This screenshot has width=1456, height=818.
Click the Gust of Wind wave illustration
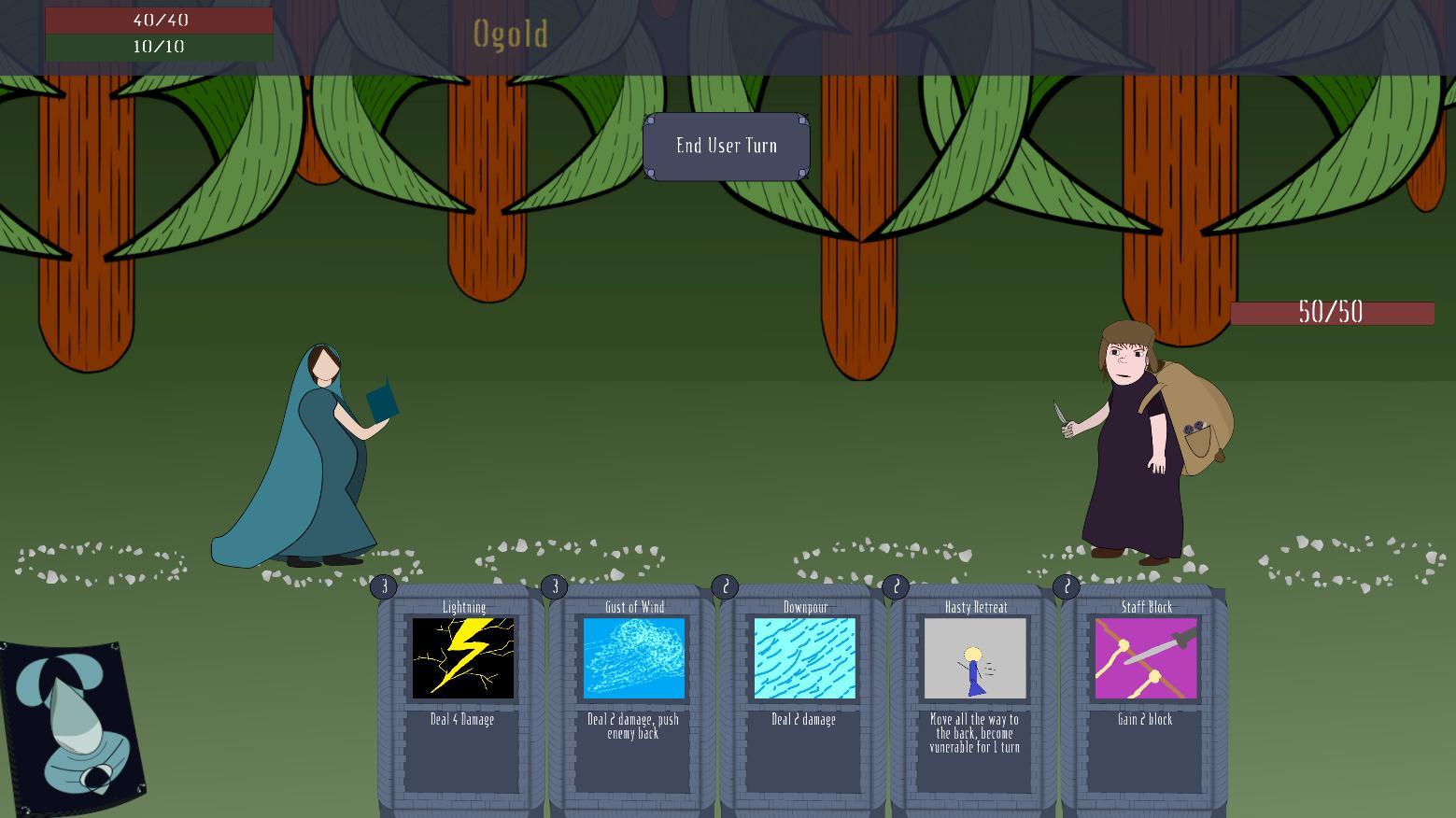pyautogui.click(x=634, y=659)
